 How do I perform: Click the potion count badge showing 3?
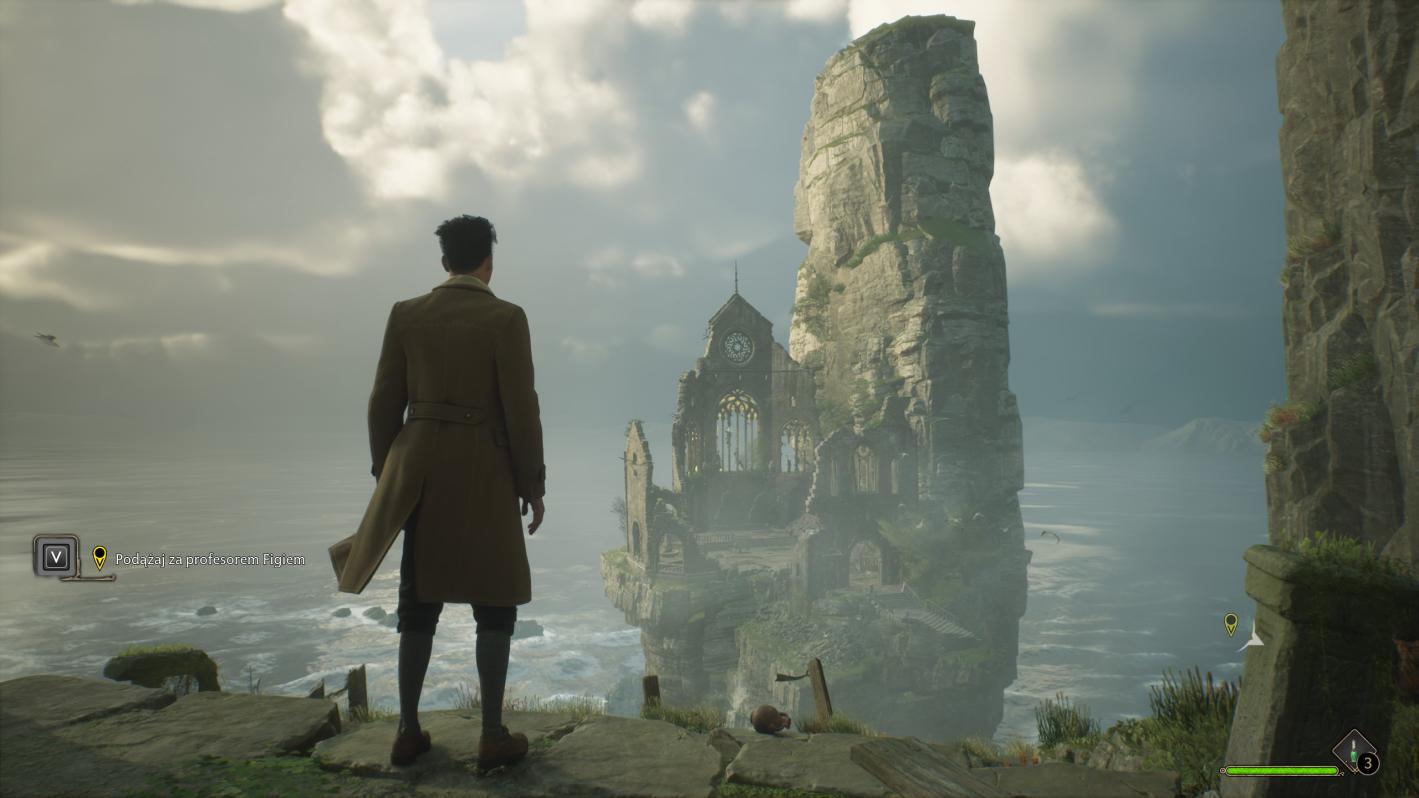click(x=1367, y=762)
